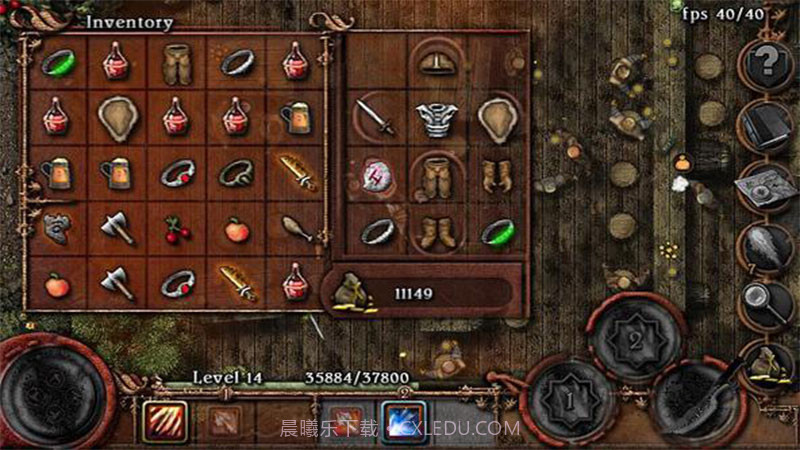Activate the skill button numbered 1
The image size is (800, 450).
point(567,400)
